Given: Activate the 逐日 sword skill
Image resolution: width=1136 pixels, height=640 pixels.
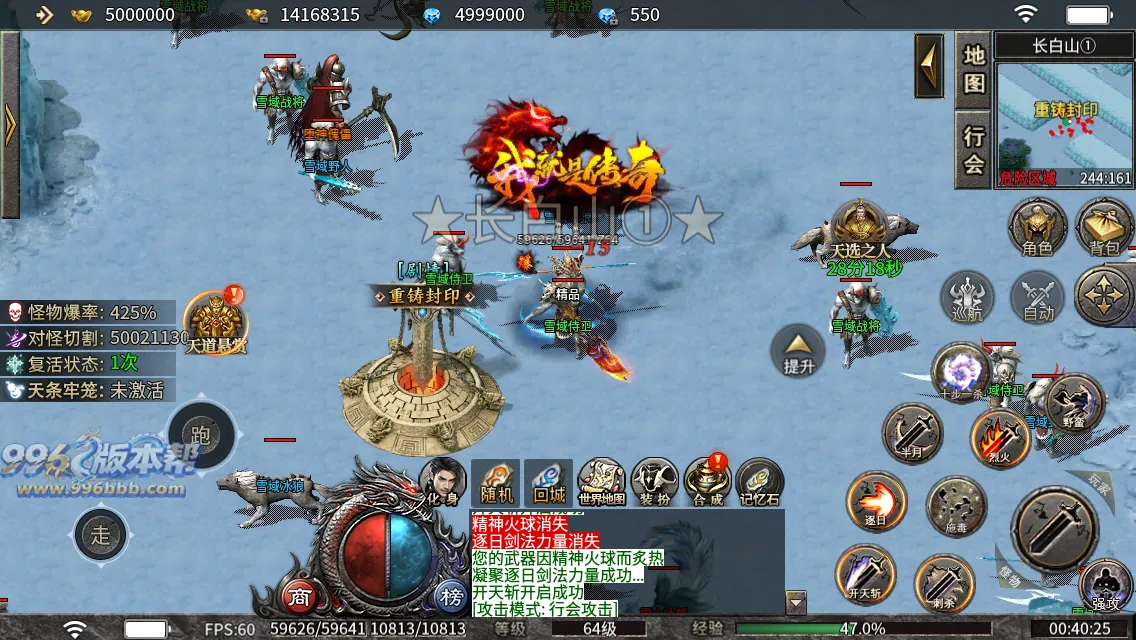Looking at the screenshot, I should point(876,502).
